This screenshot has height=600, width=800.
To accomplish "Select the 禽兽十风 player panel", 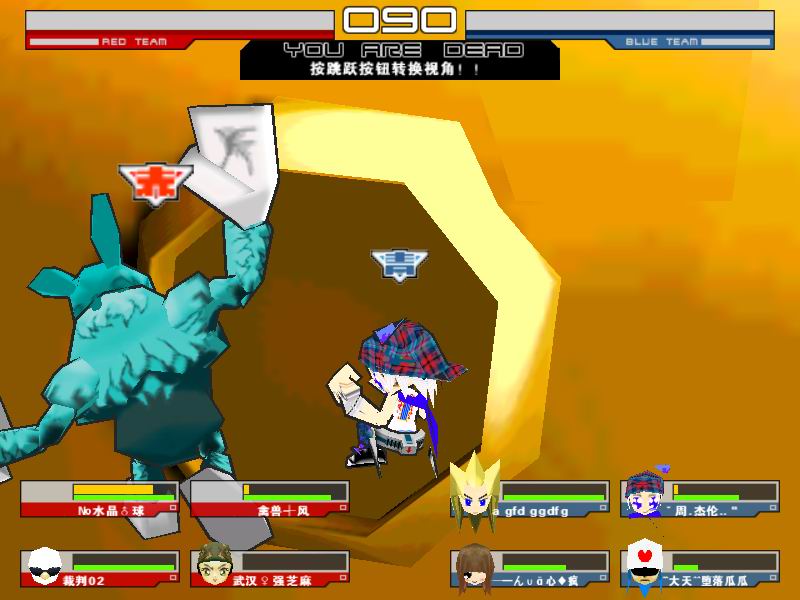I will [x=270, y=499].
